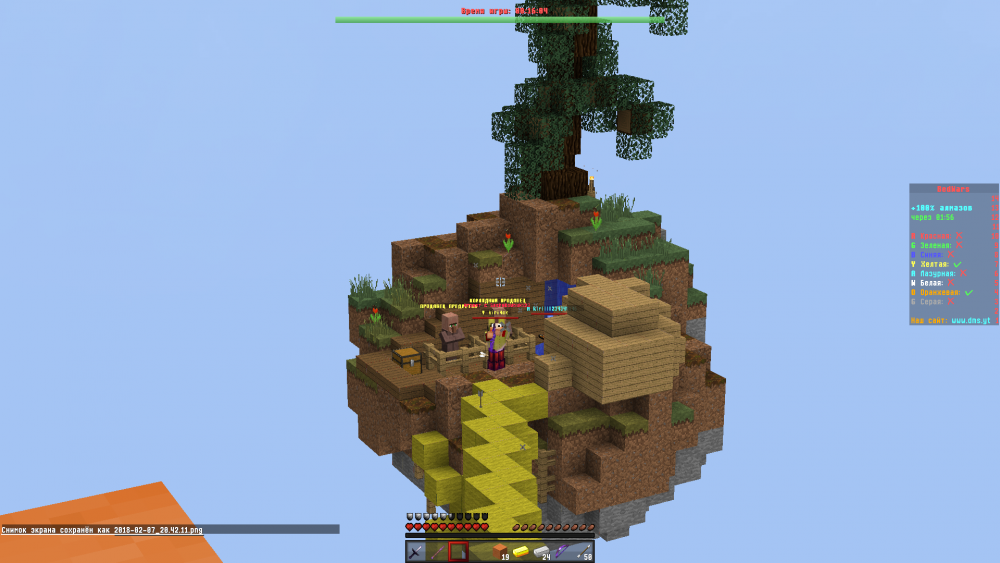Equip the enchanted bow slot
Screen dimensions: 1000x563
[563, 551]
